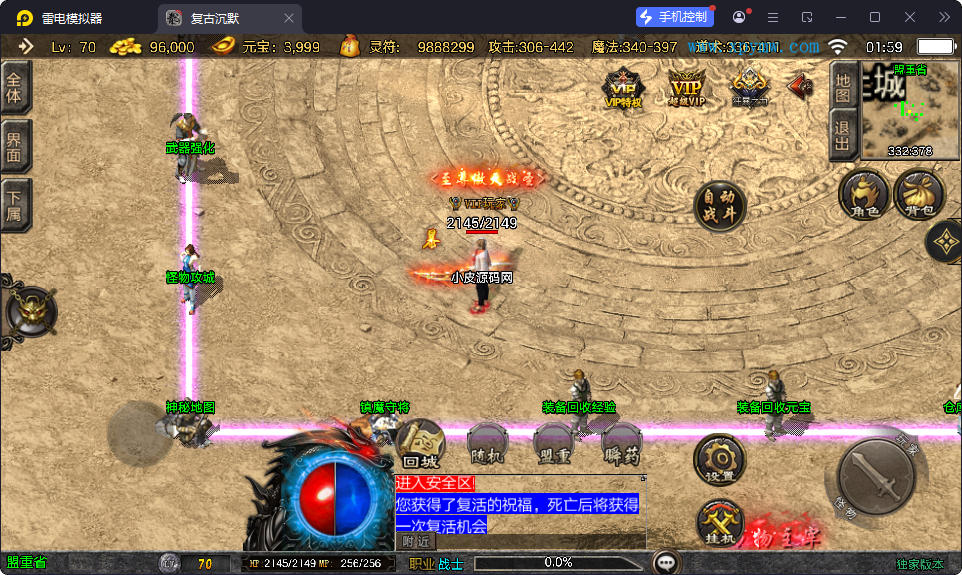962x575 pixels.
Task: Toggle 自动战斗 auto battle
Action: [720, 206]
